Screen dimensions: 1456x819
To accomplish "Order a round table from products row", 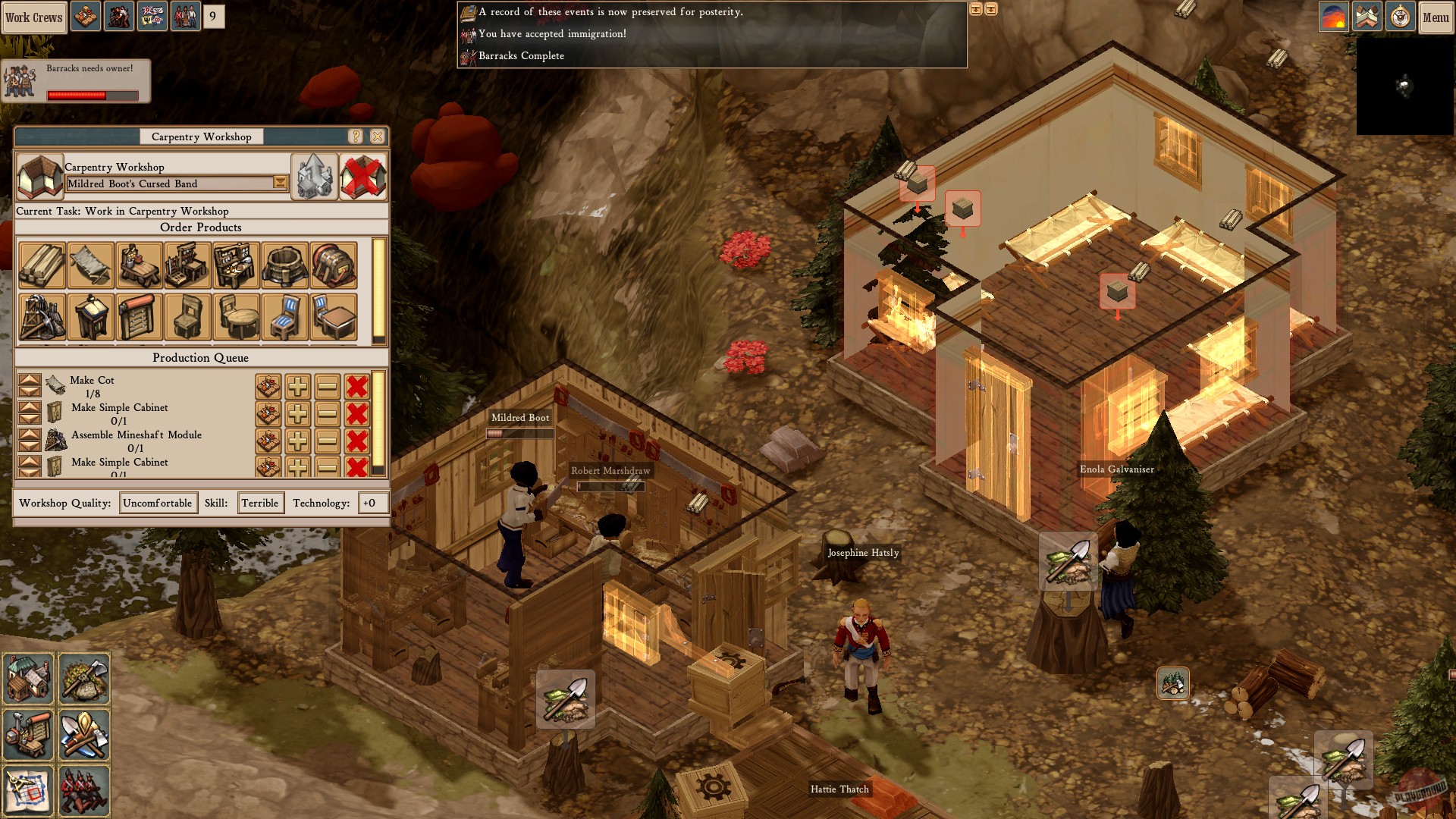I will [x=236, y=317].
